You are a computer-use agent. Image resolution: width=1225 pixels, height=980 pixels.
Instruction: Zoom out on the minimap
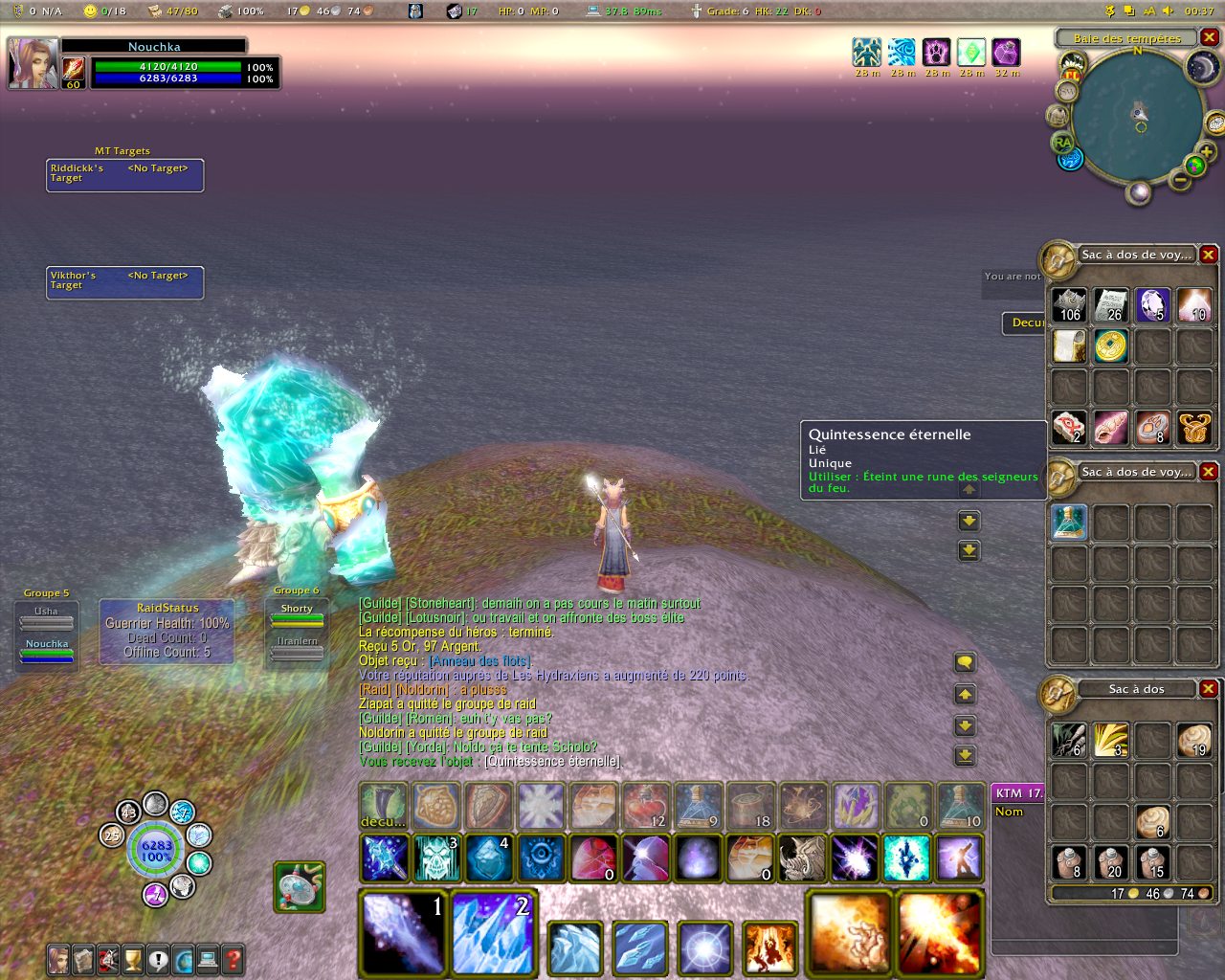(1181, 179)
